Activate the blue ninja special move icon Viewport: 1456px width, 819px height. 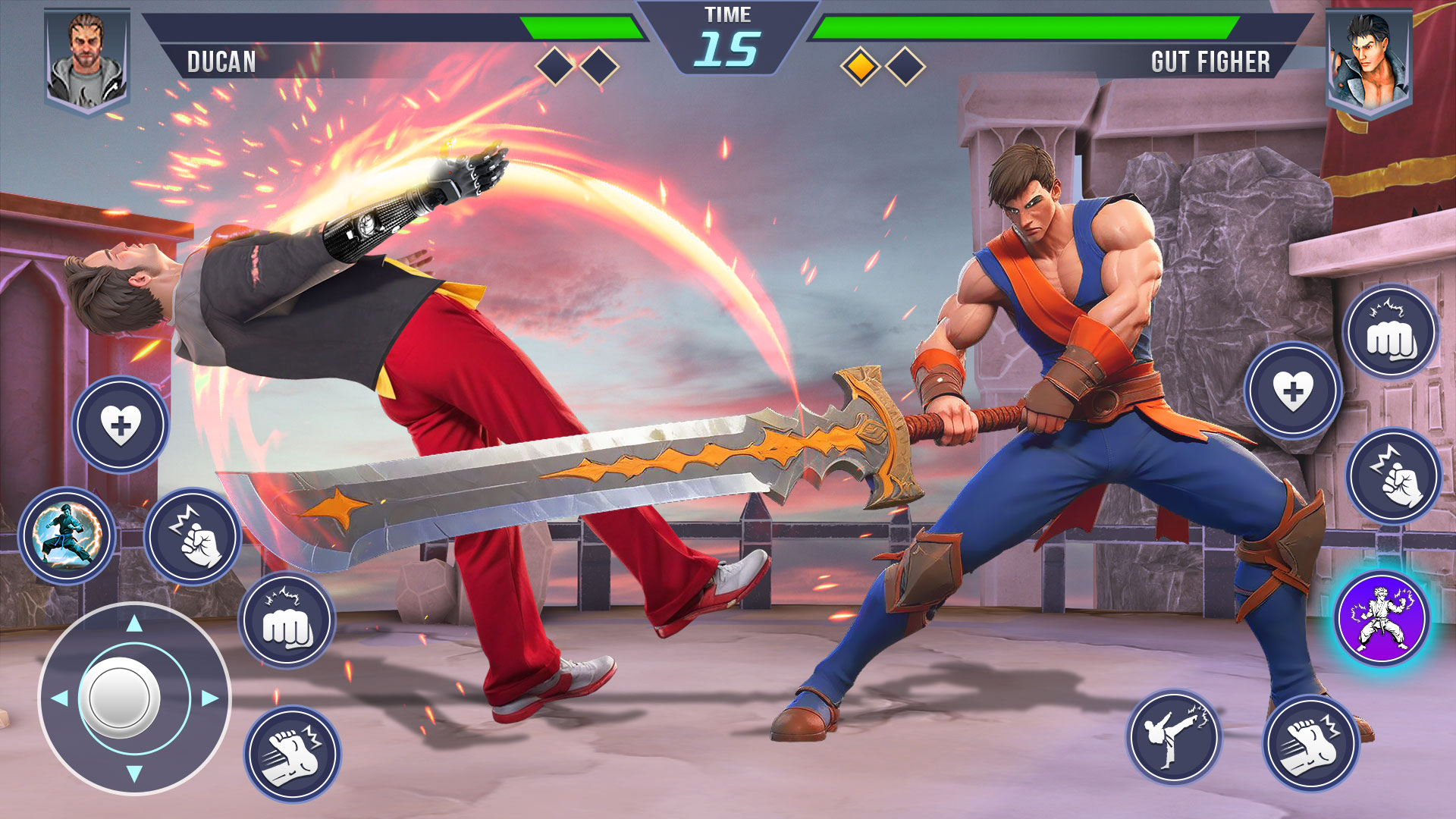pyautogui.click(x=67, y=535)
